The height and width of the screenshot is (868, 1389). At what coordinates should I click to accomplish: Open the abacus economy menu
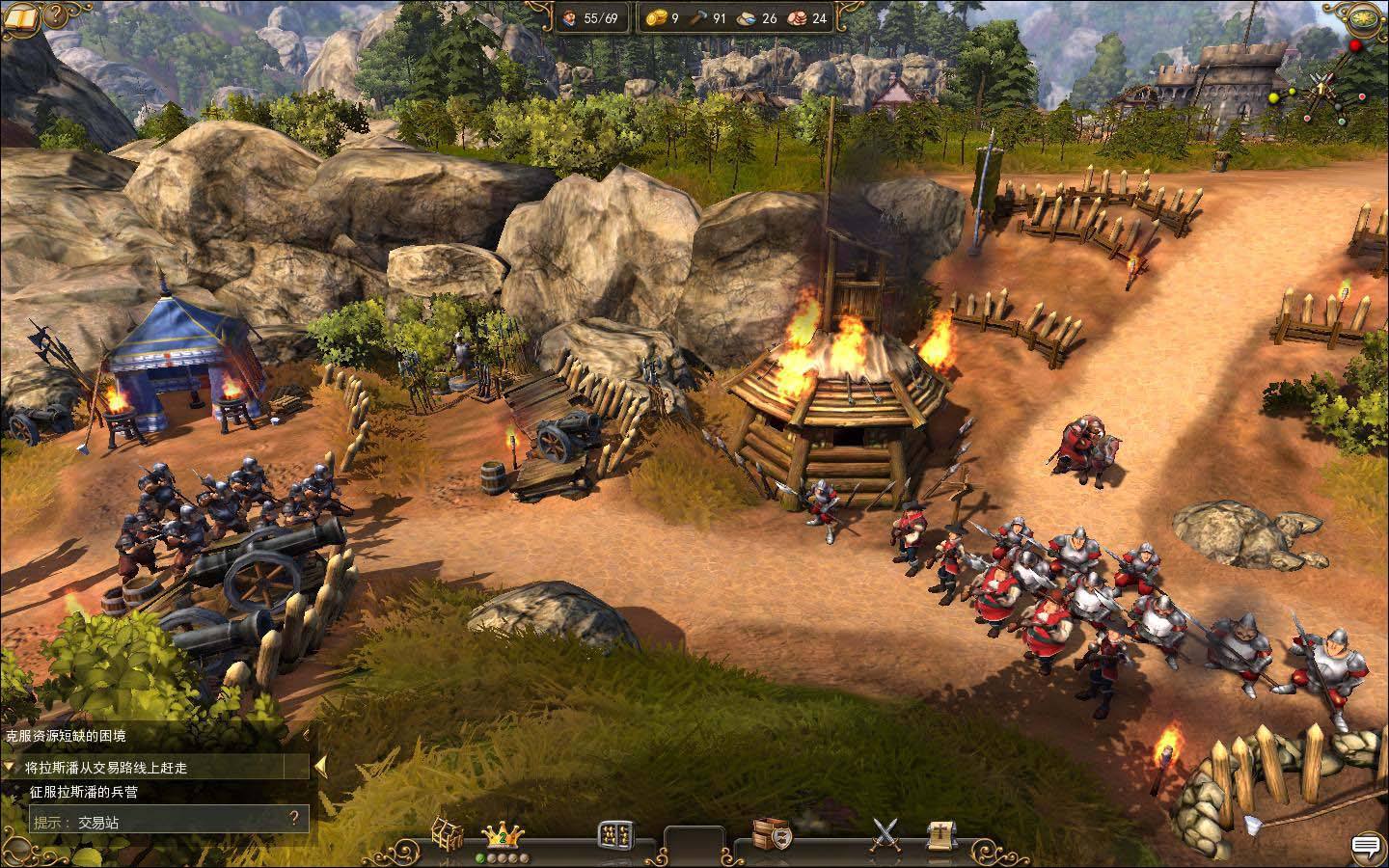[x=615, y=834]
